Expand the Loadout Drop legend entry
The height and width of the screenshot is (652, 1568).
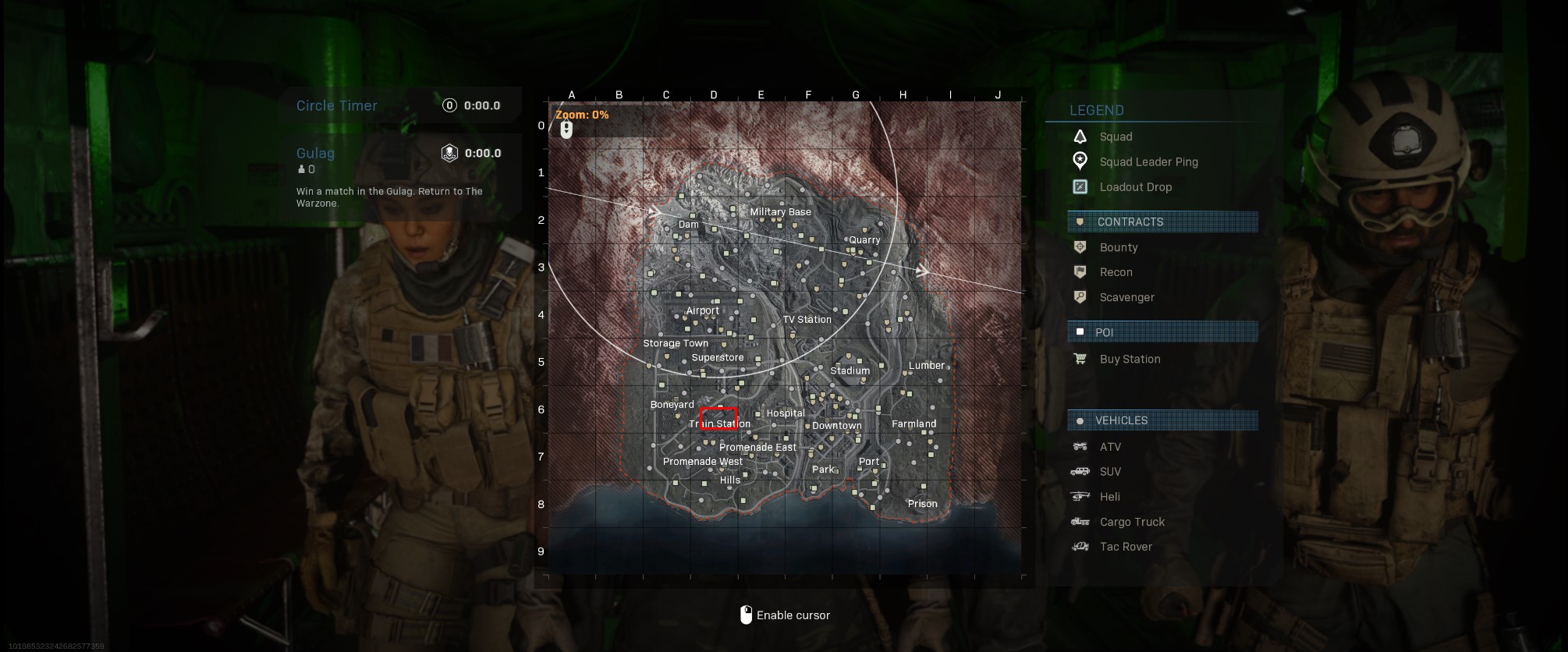point(1136,186)
